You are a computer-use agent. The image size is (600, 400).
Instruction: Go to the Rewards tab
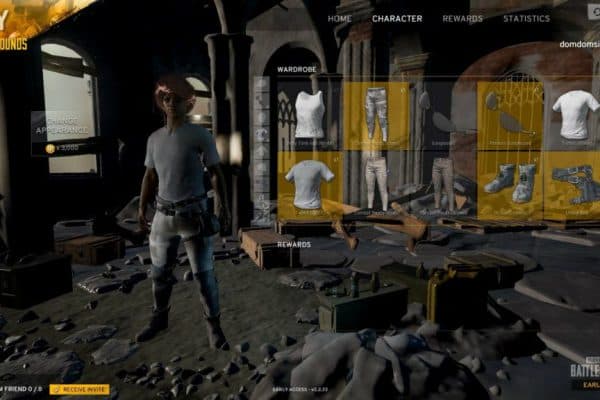(463, 18)
